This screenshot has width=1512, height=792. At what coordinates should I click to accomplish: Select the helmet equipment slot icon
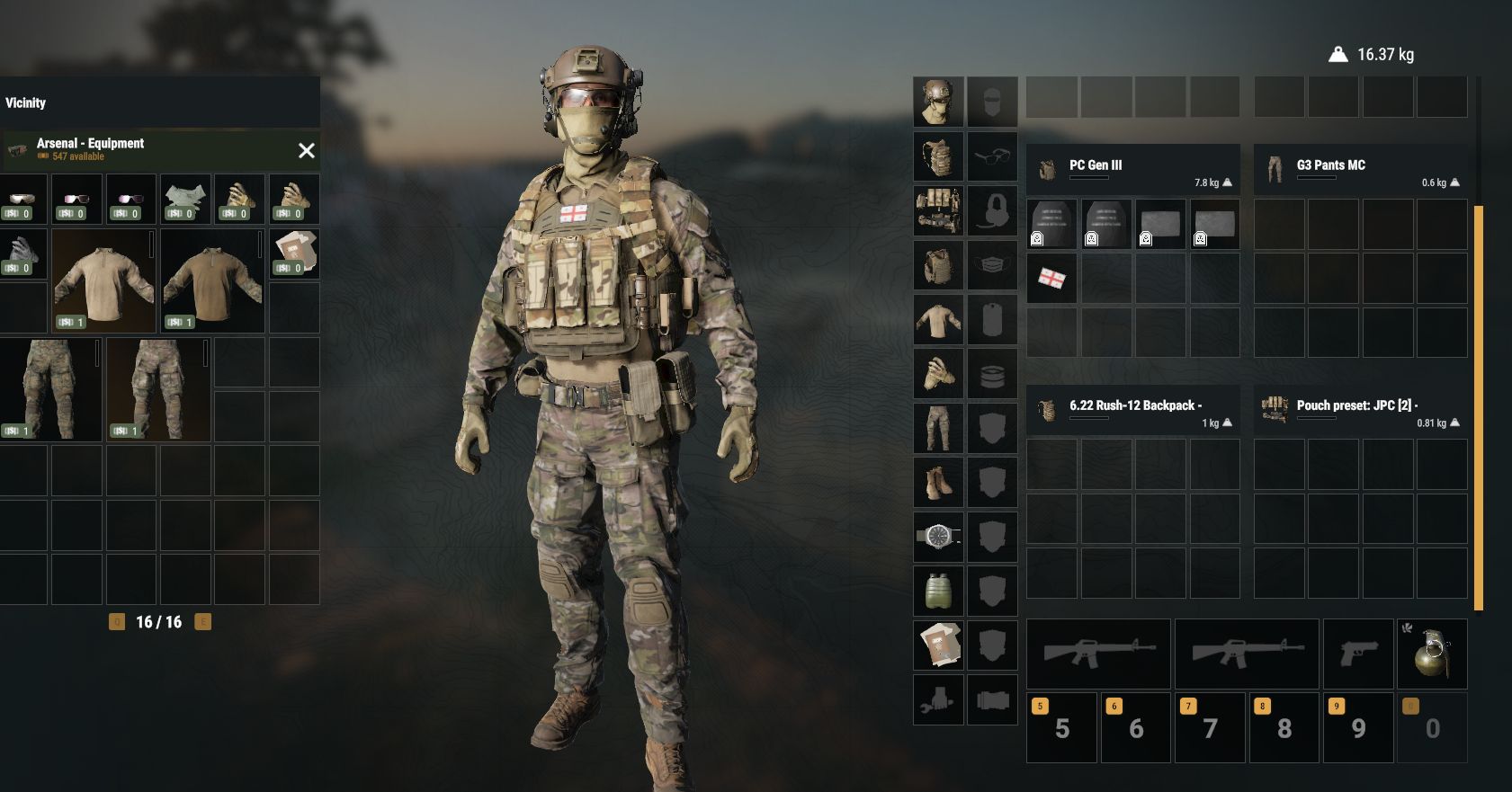pos(938,100)
